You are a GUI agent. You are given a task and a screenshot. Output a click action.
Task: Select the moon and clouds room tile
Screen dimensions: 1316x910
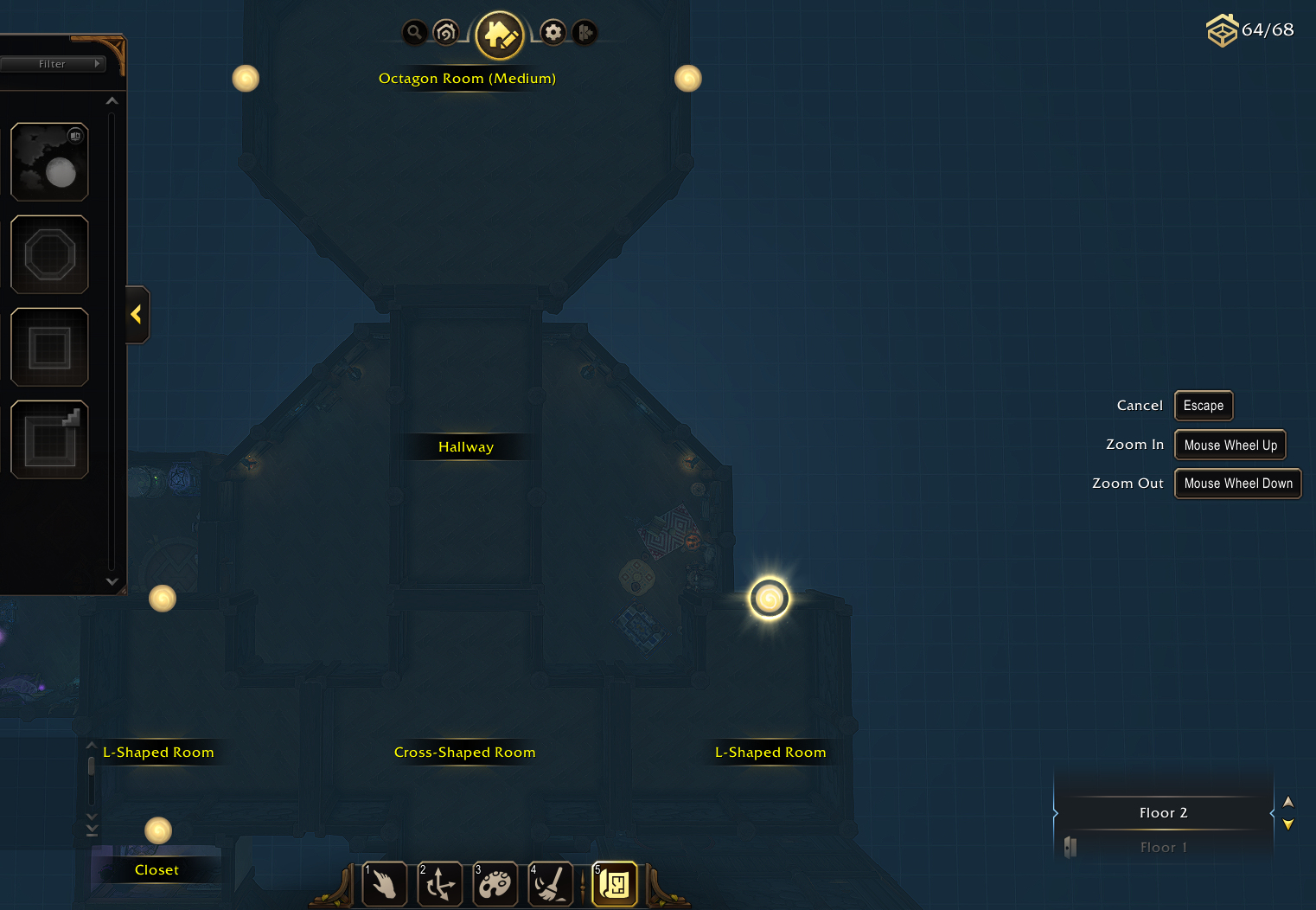pos(49,162)
